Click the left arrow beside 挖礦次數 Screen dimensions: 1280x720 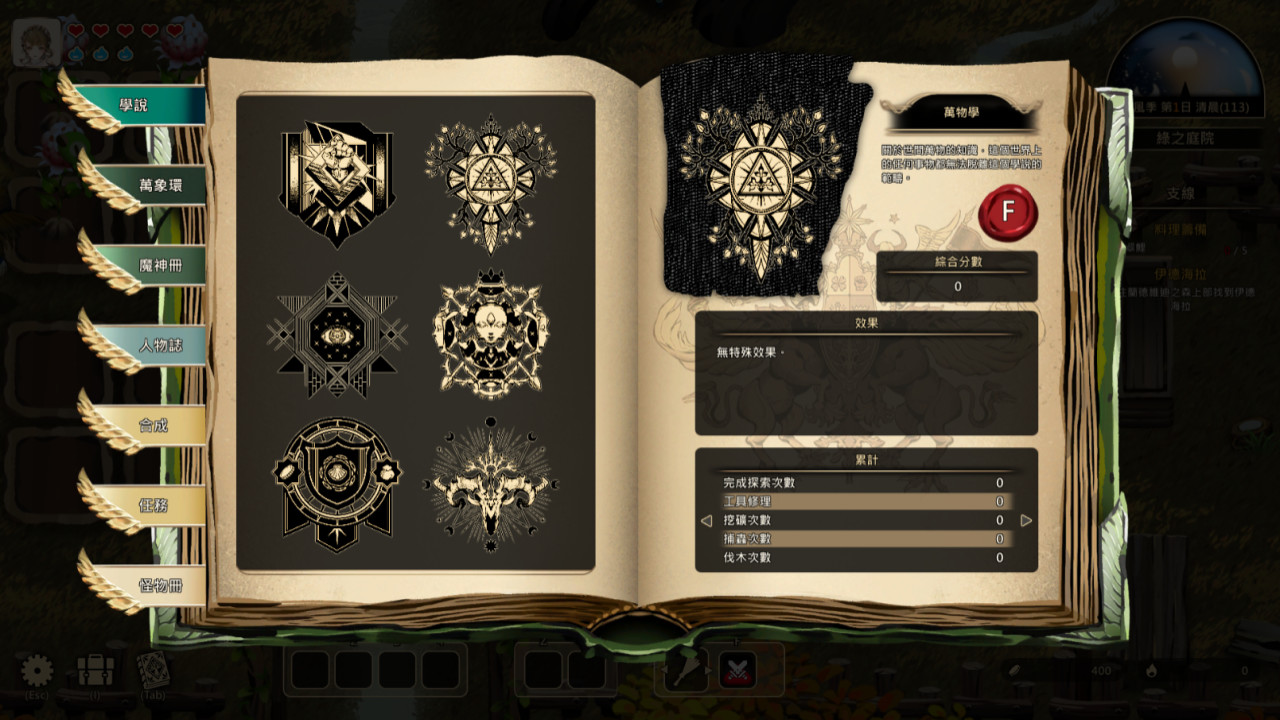(708, 520)
